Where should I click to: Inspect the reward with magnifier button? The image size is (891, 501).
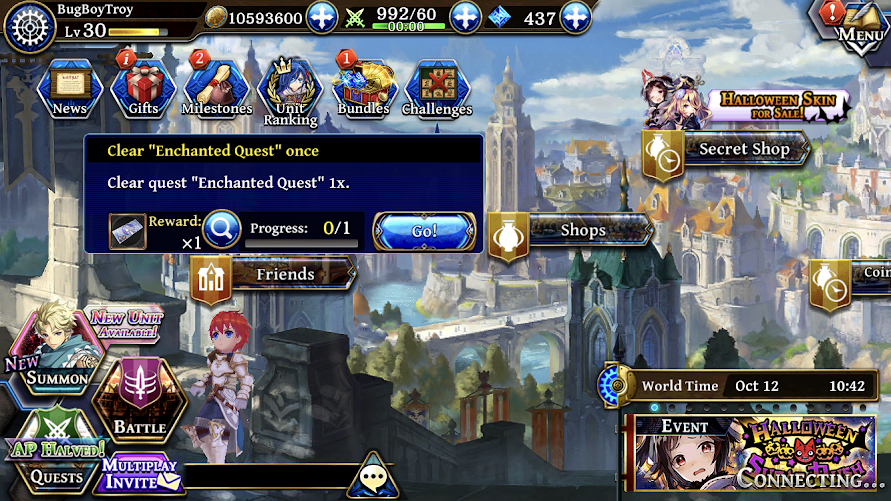222,230
